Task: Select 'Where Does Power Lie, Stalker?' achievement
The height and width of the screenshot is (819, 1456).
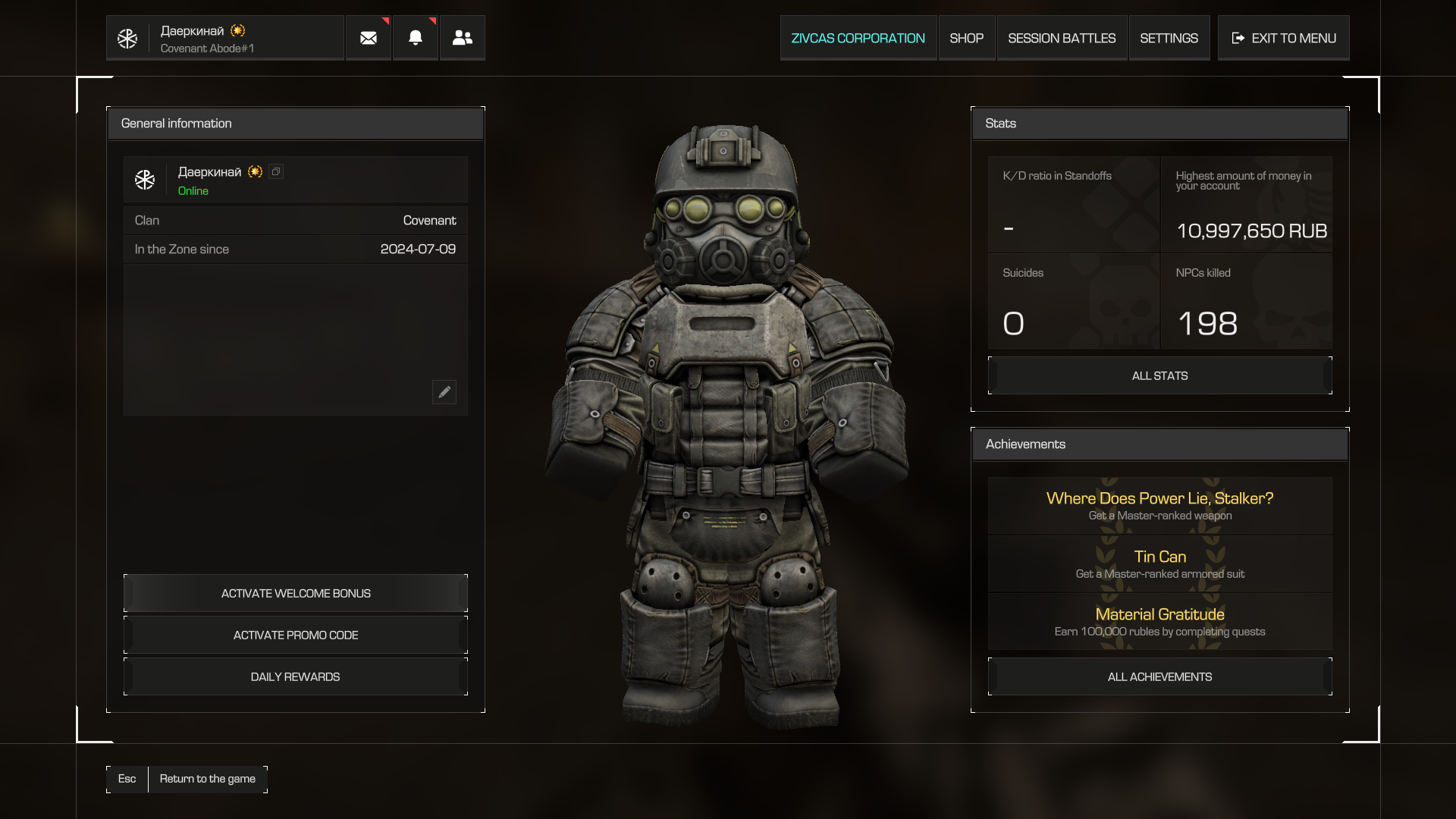Action: [x=1159, y=506]
